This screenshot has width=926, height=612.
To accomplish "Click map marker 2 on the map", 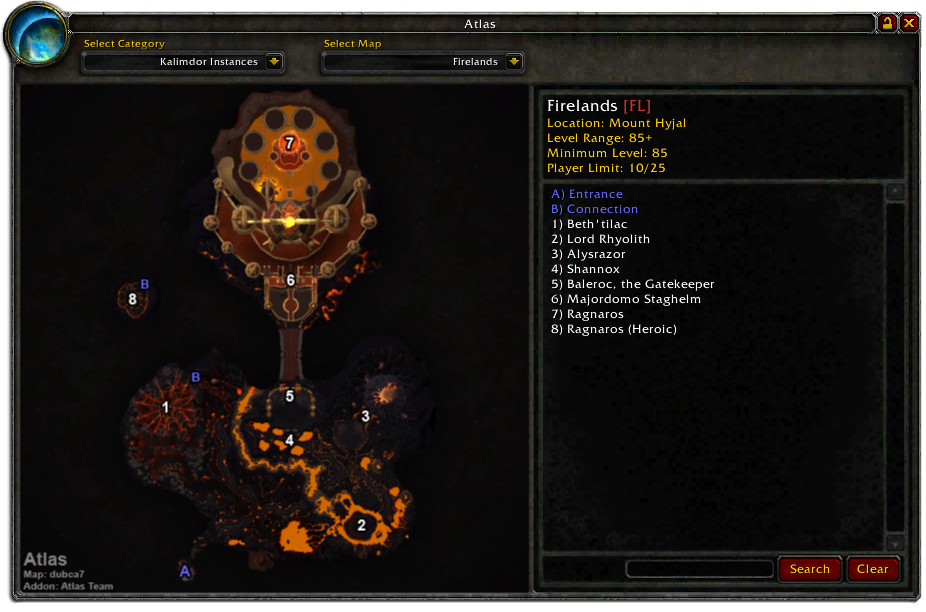I will tap(361, 525).
